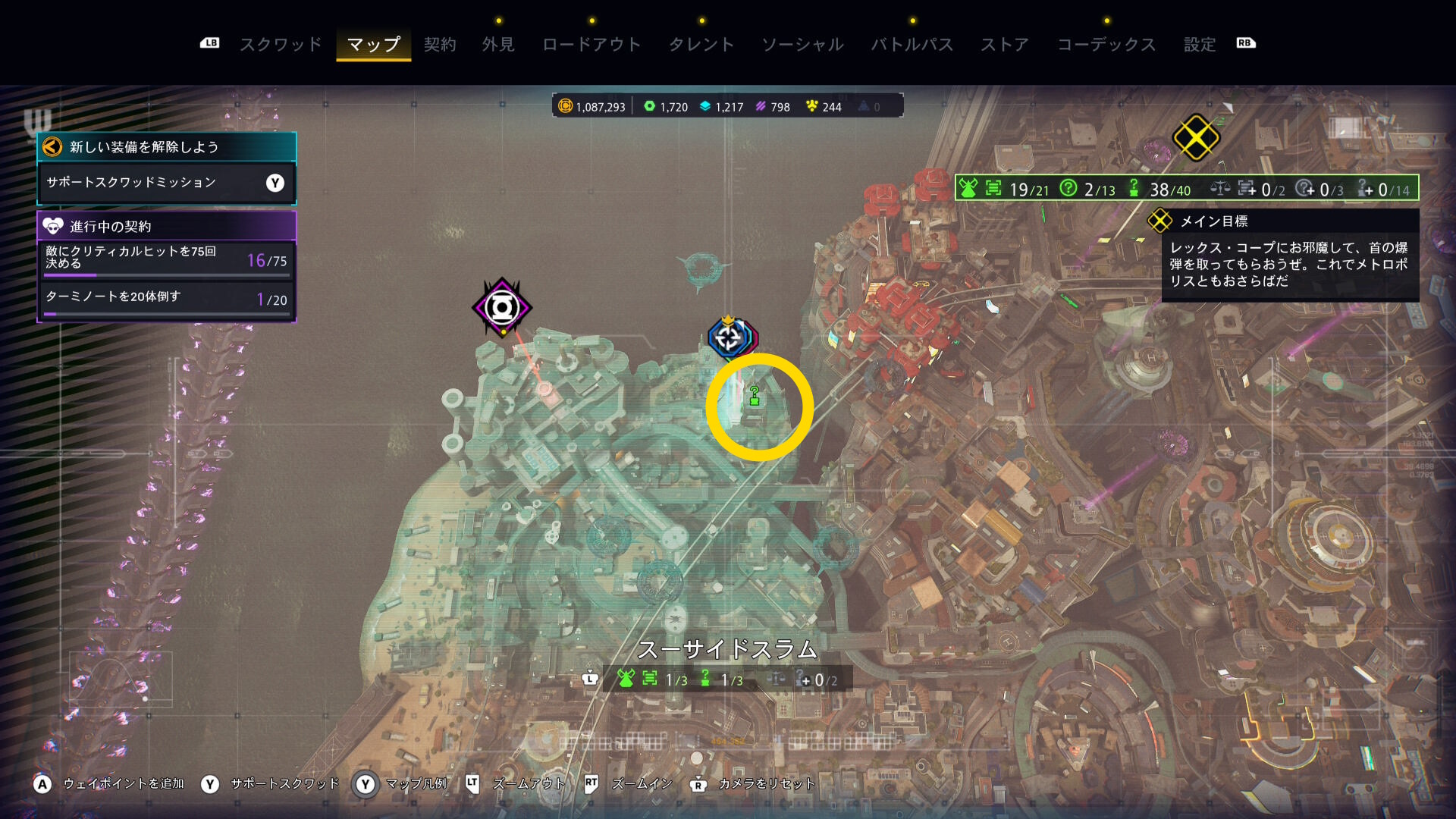
Task: Select the 敵にクリティカルヒットを75回決める contract
Action: (x=166, y=259)
